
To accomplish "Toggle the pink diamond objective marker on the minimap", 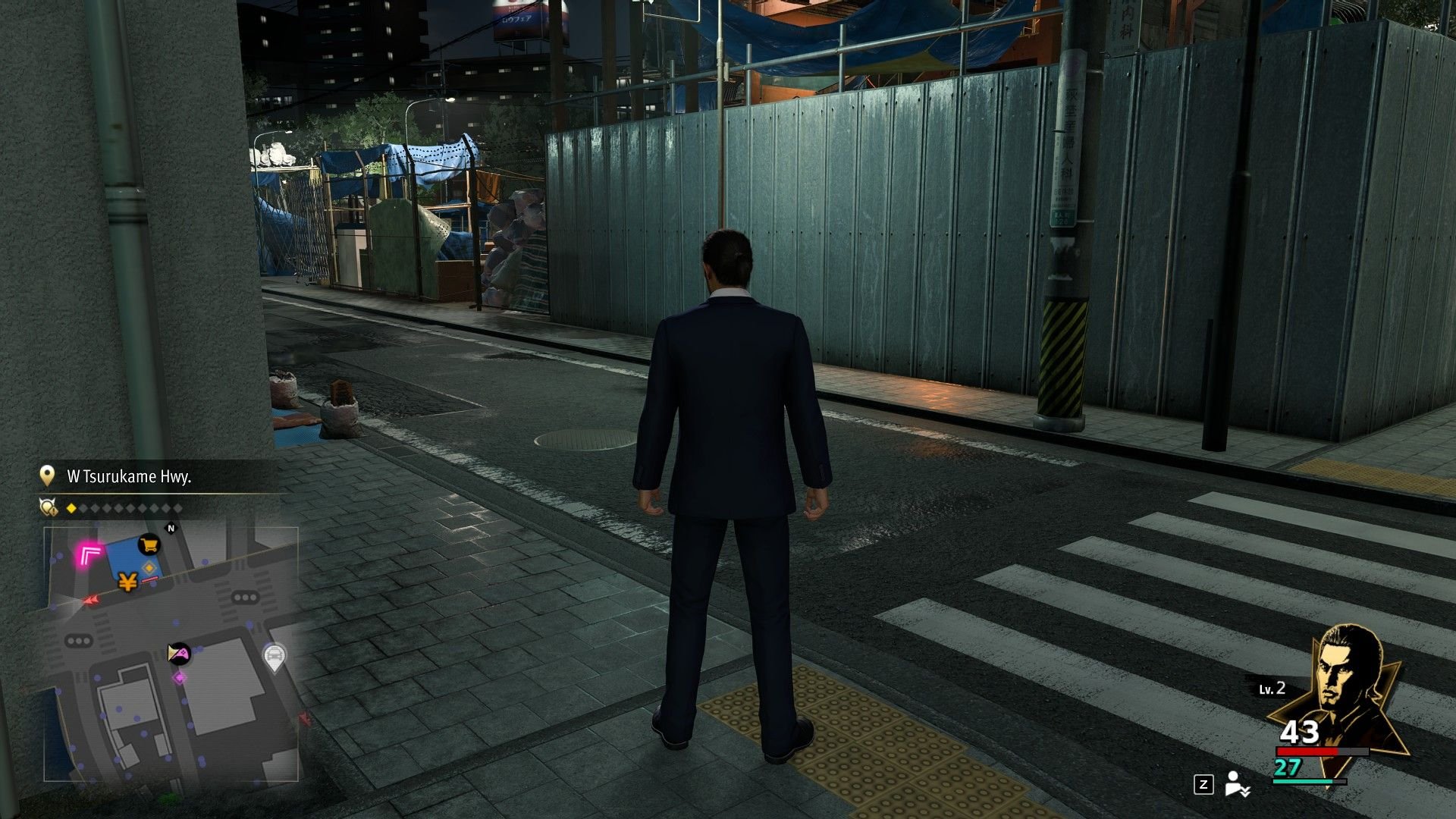I will (x=179, y=677).
